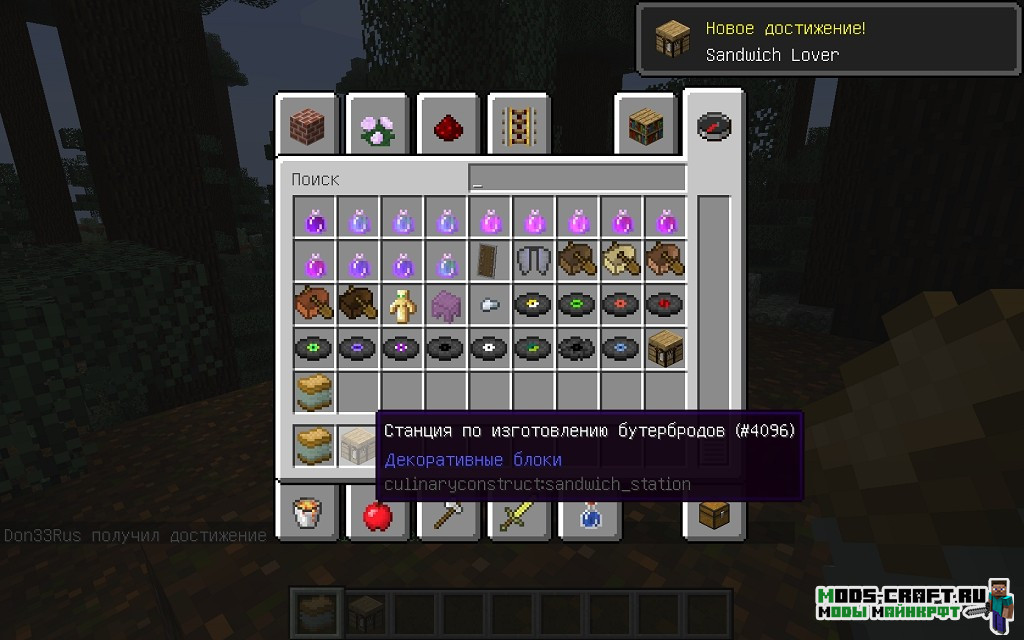Viewport: 1024px width, 640px height.
Task: Open the Redstone dust tab
Action: [x=448, y=125]
